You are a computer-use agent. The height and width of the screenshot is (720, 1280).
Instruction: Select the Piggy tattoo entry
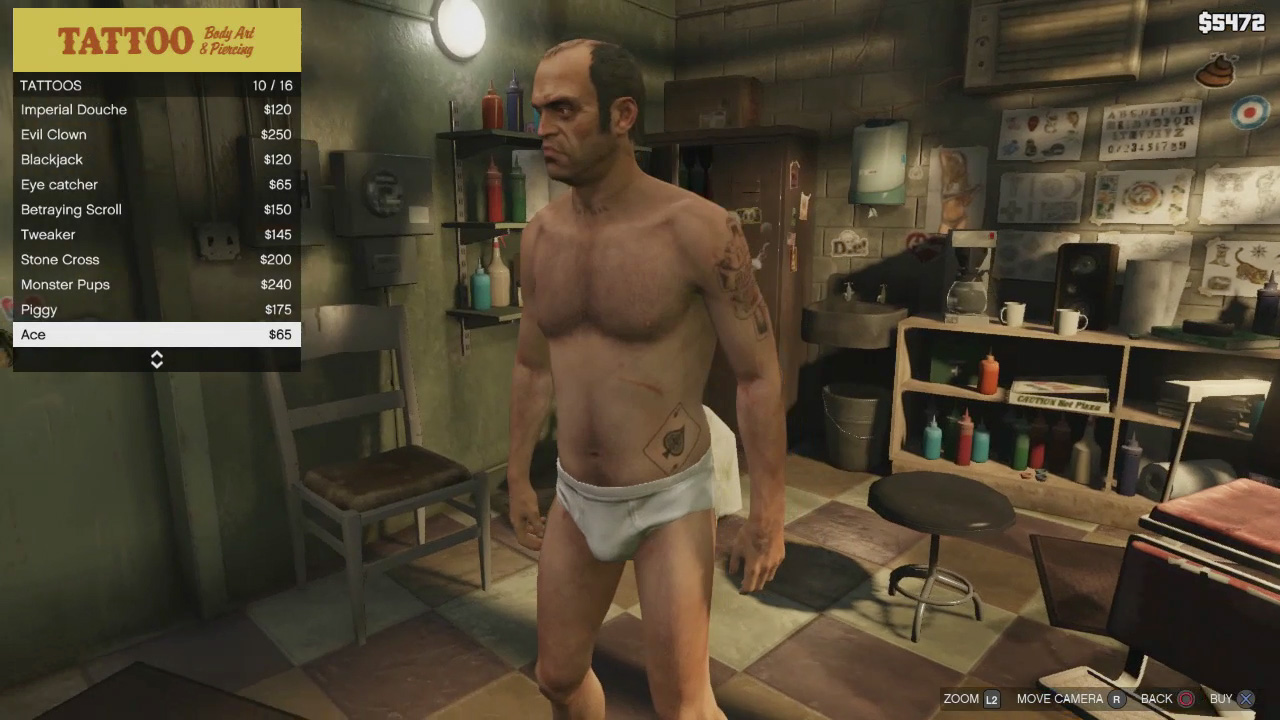[156, 310]
